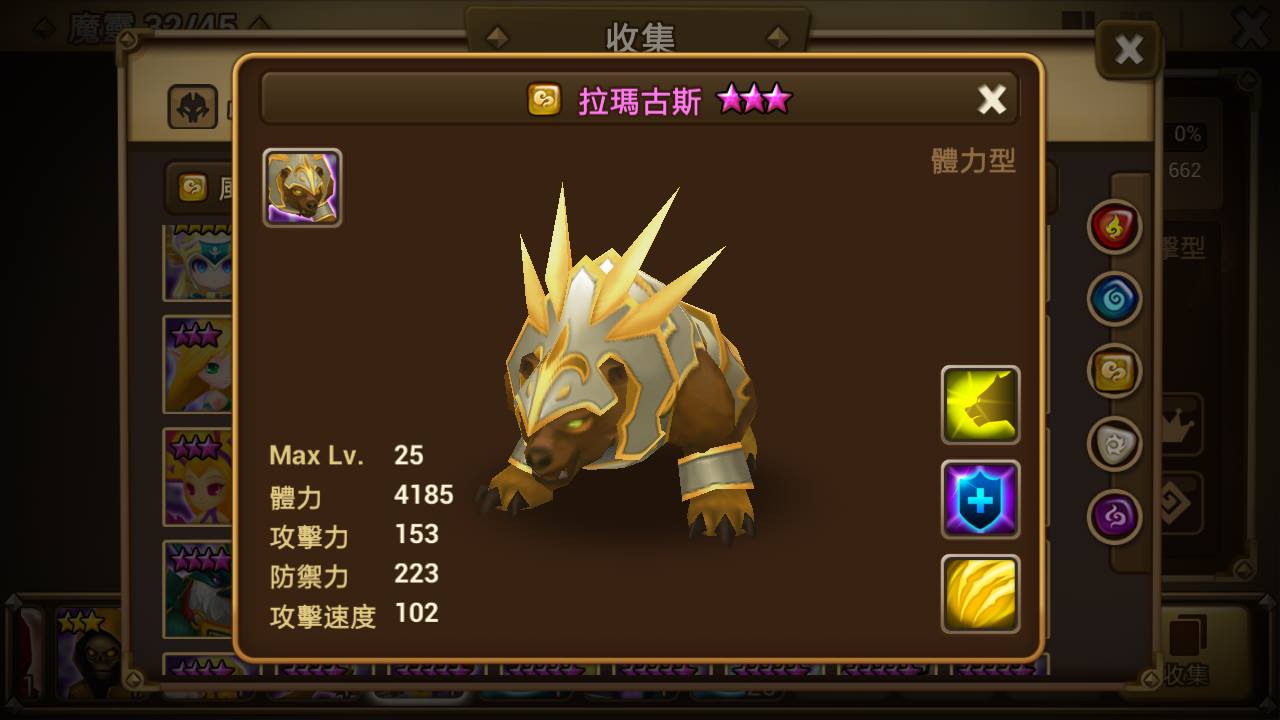The width and height of the screenshot is (1280, 720).
Task: Select the dark monkey monster thumbnail
Action: tap(90, 650)
